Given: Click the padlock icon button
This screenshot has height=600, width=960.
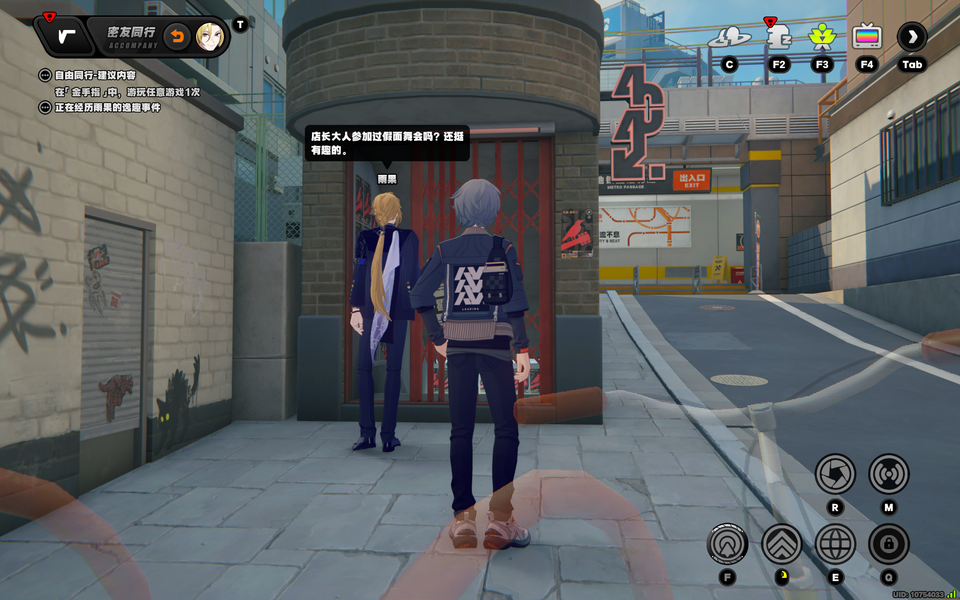Looking at the screenshot, I should click(x=888, y=544).
